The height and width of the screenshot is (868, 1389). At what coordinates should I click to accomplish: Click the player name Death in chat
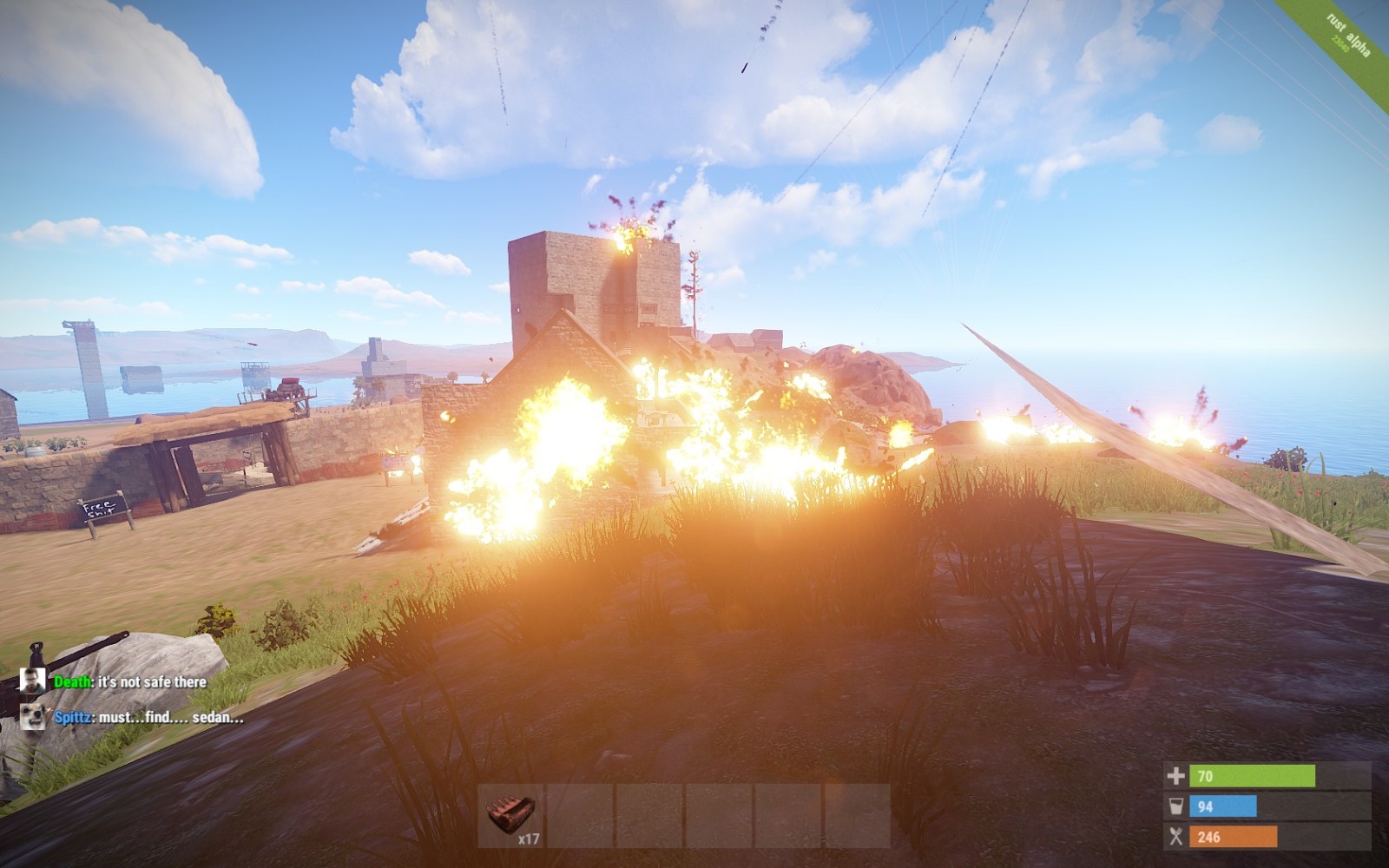click(73, 682)
